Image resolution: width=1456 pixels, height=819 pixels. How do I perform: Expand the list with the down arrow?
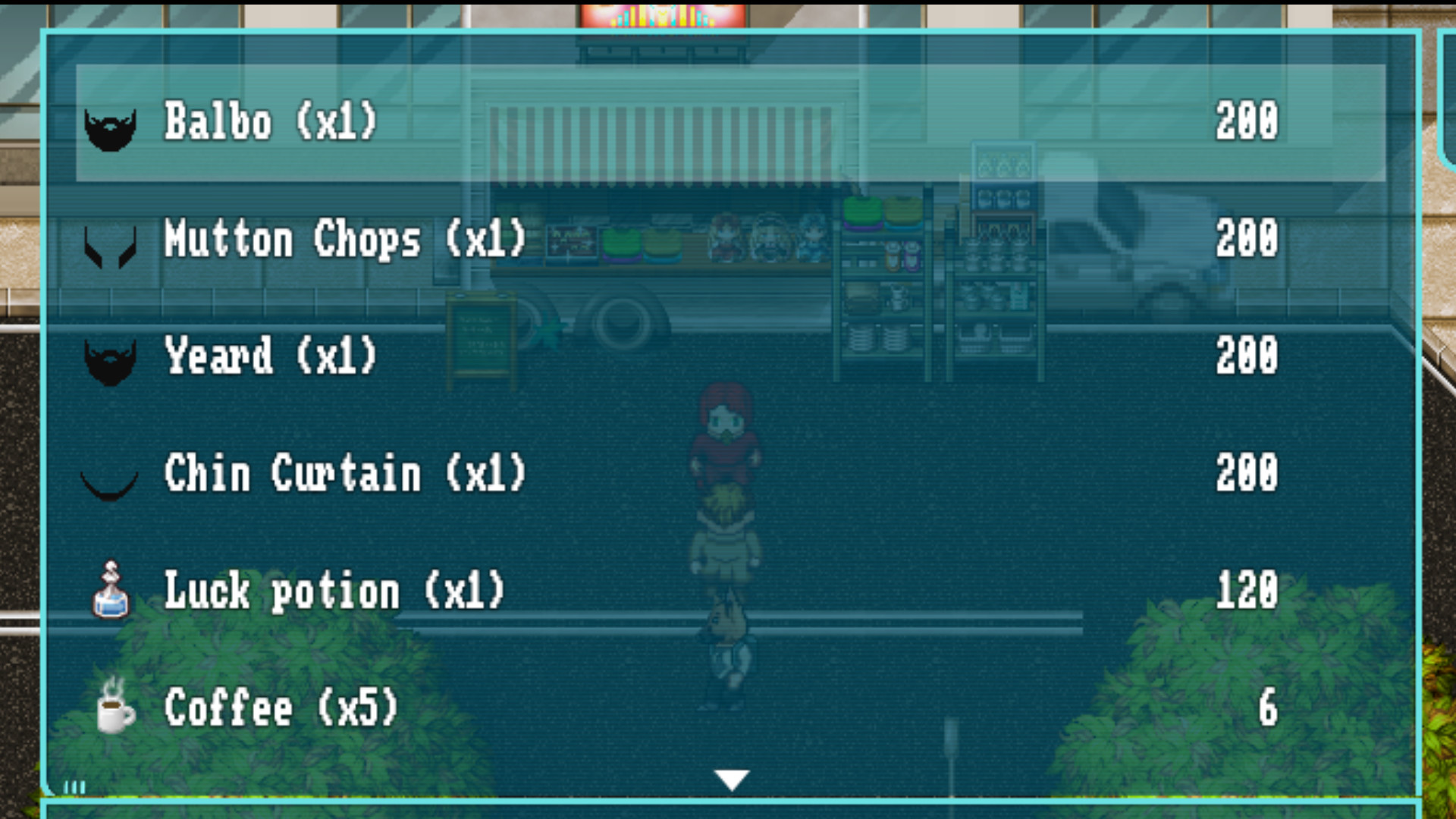point(730,778)
